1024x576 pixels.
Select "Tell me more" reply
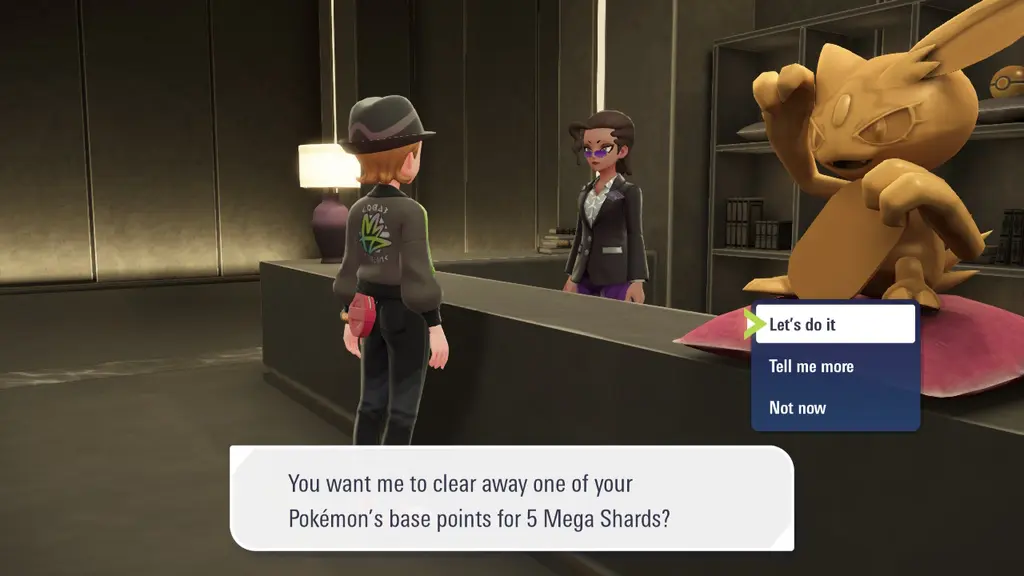[834, 366]
